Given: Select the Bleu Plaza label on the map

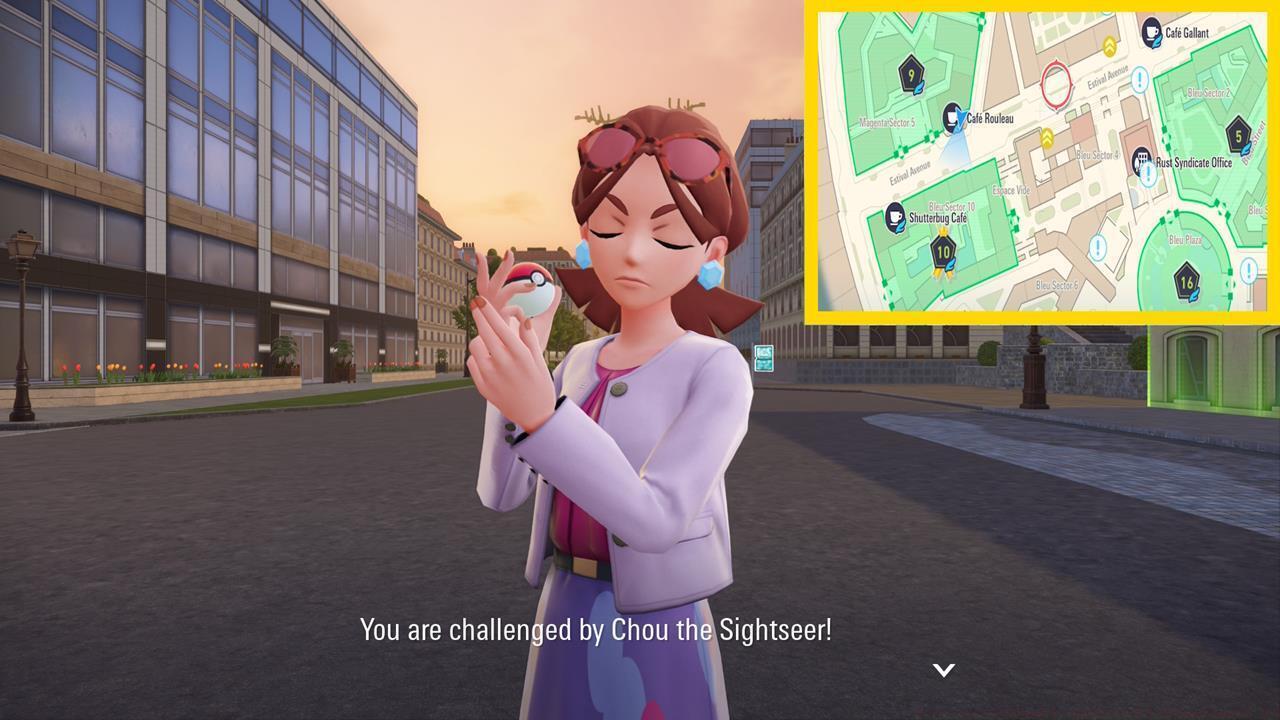Looking at the screenshot, I should click(x=1185, y=238).
